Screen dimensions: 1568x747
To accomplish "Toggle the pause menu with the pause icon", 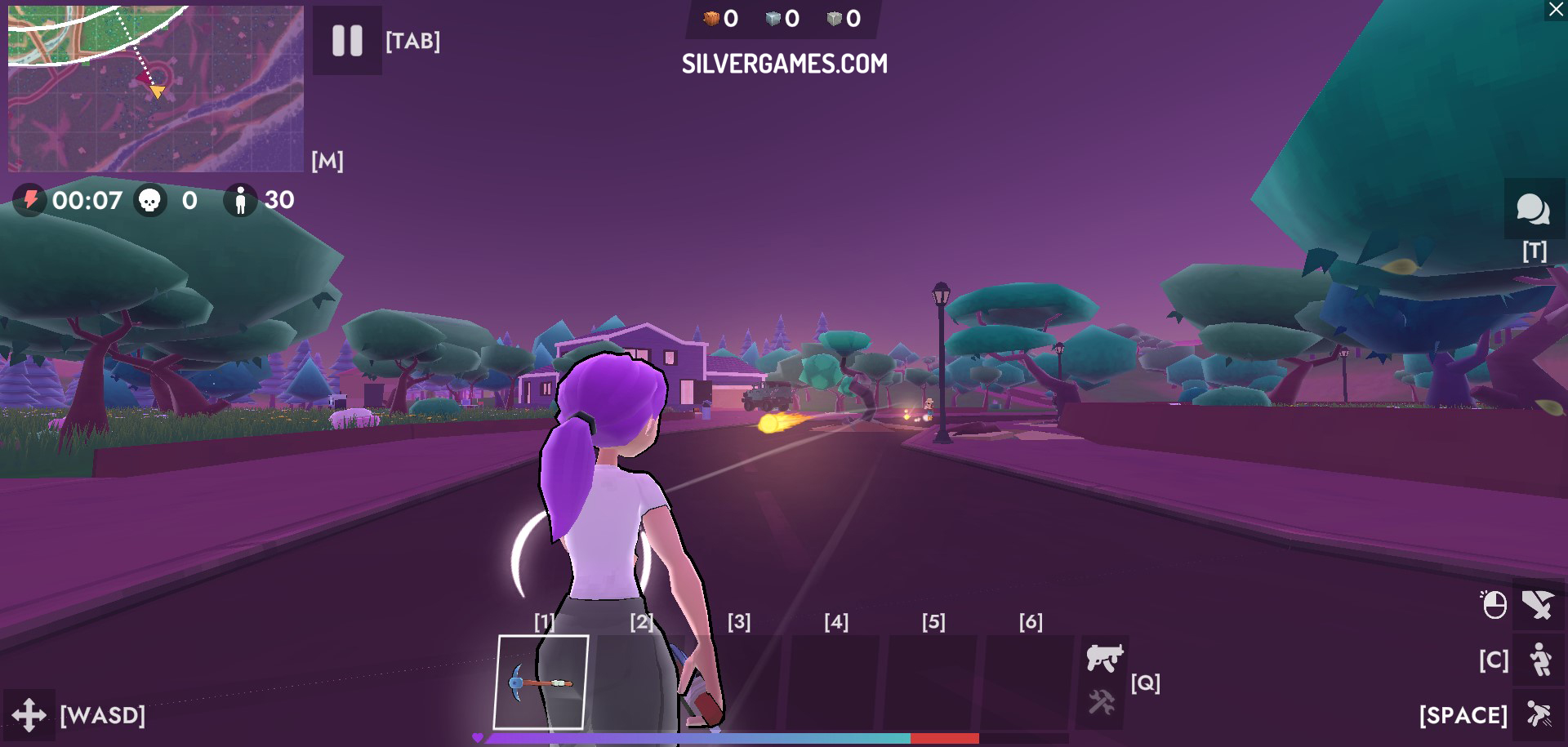I will [x=346, y=41].
